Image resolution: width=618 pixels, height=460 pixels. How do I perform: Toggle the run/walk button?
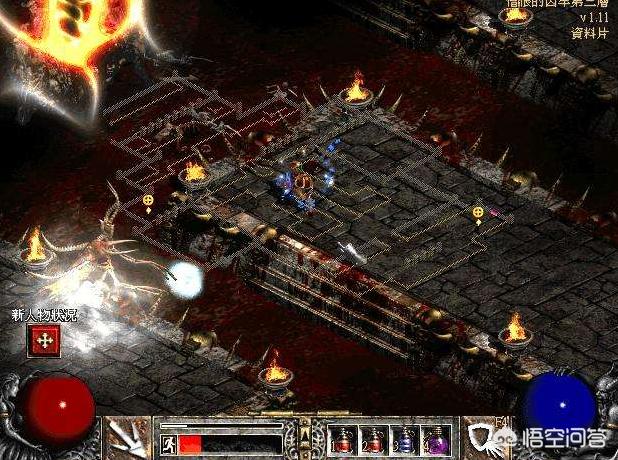(168, 442)
